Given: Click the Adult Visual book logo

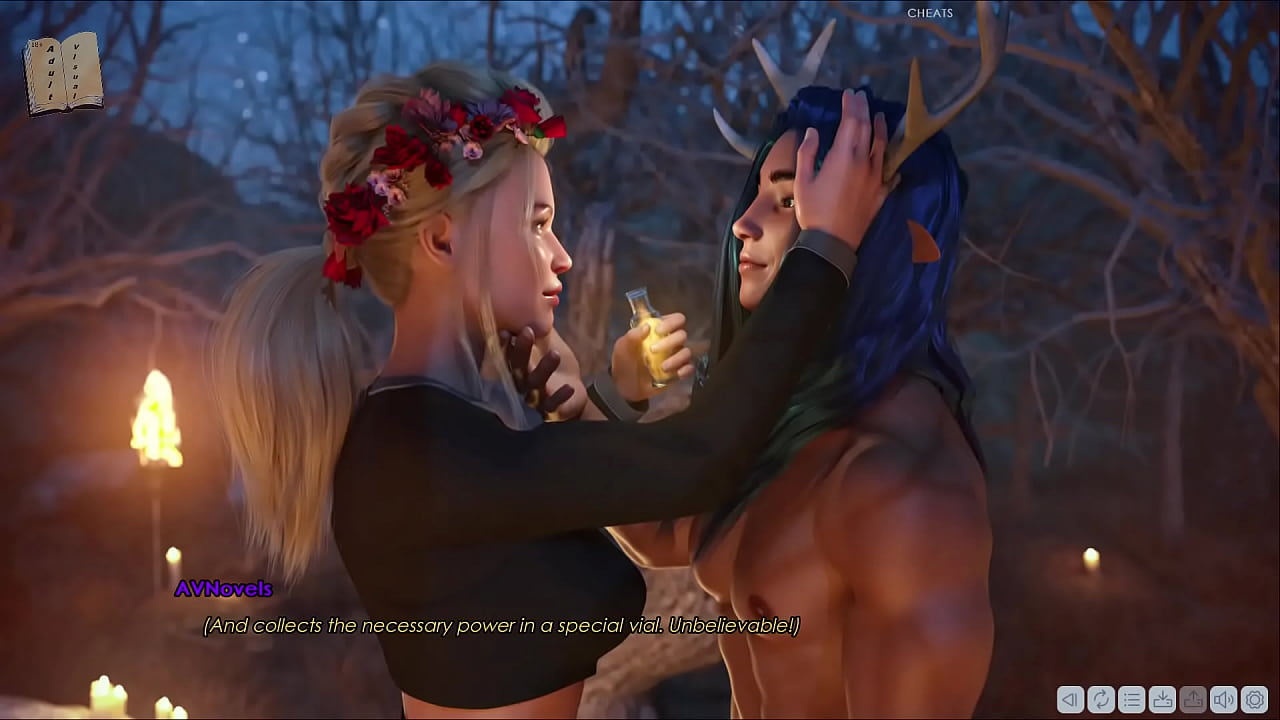Looking at the screenshot, I should [x=63, y=73].
